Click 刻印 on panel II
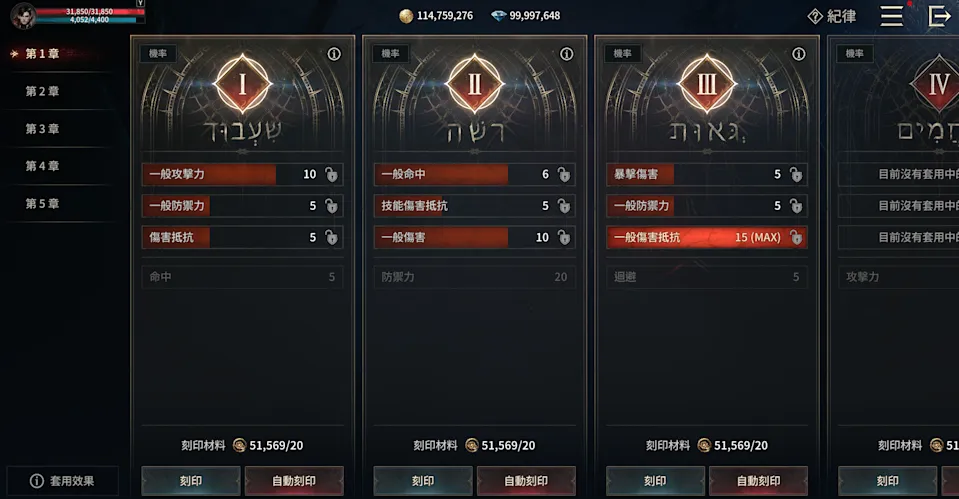The width and height of the screenshot is (959, 499). pyautogui.click(x=422, y=481)
